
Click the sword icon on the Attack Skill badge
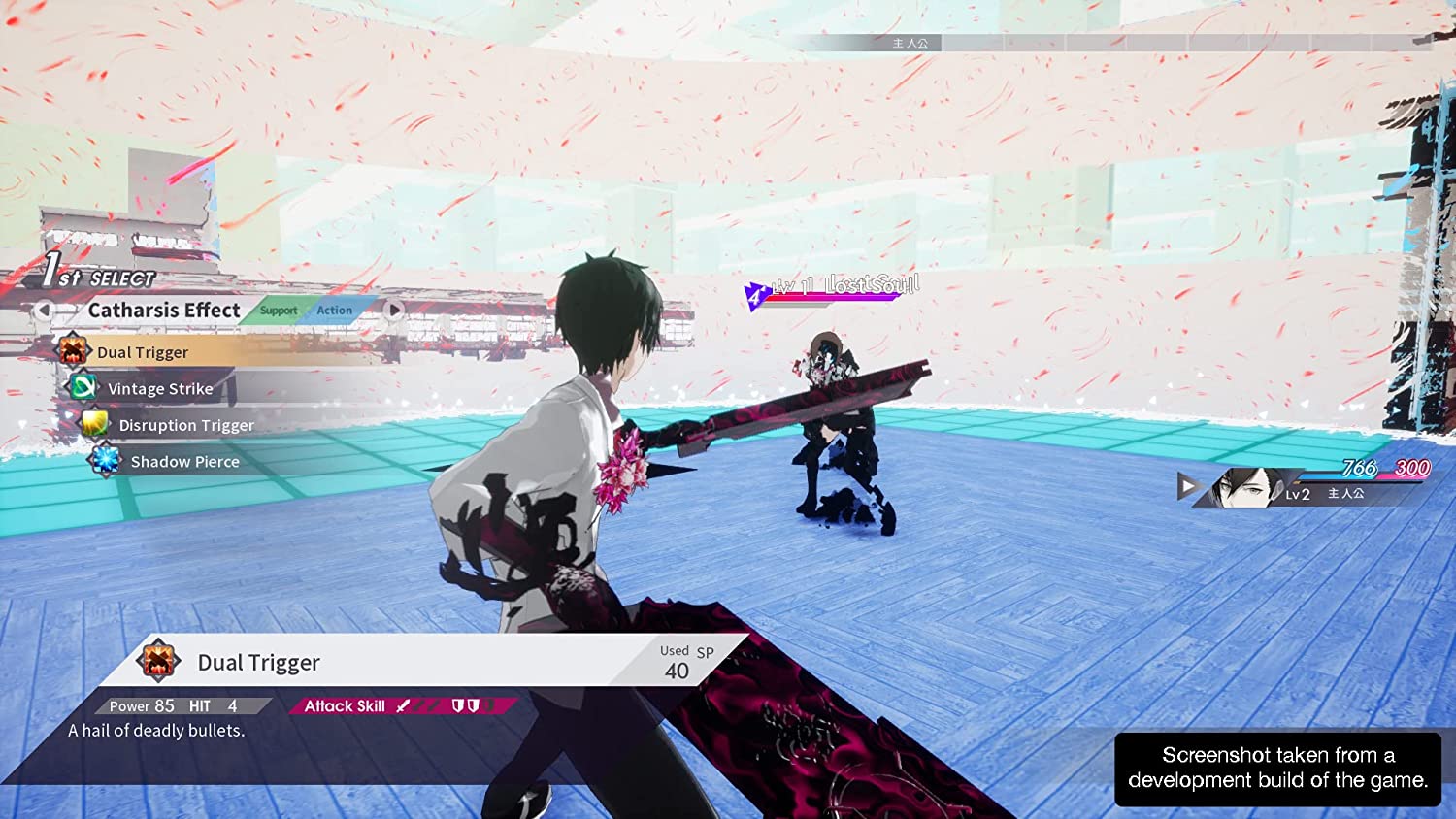pos(403,705)
